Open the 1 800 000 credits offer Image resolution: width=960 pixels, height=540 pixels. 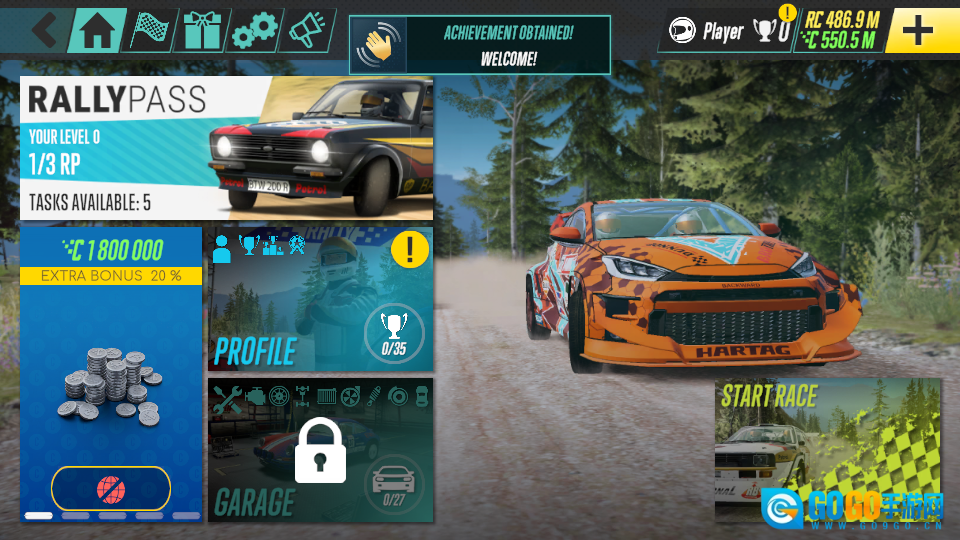coord(110,370)
